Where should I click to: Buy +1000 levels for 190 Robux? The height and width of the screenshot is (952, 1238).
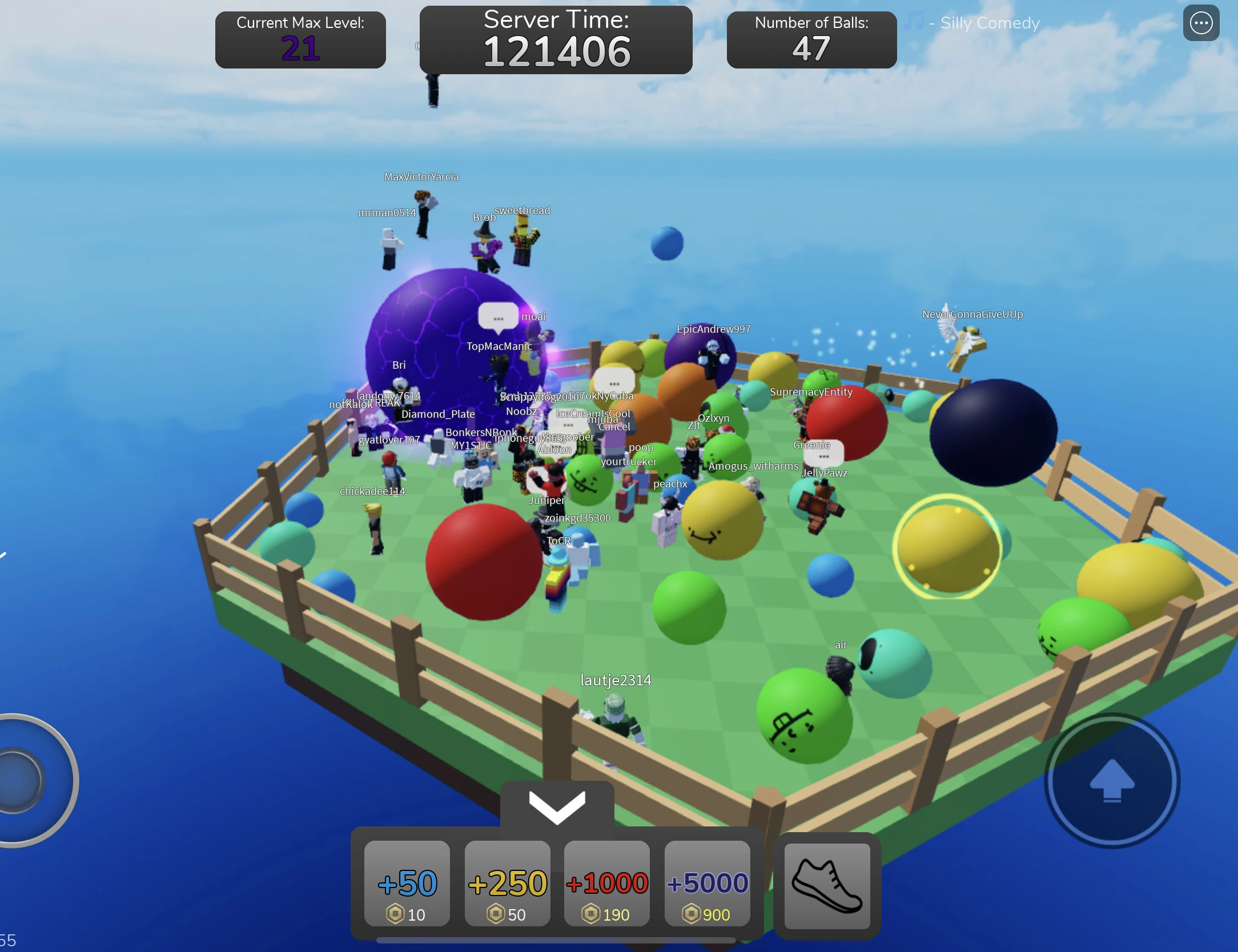606,884
